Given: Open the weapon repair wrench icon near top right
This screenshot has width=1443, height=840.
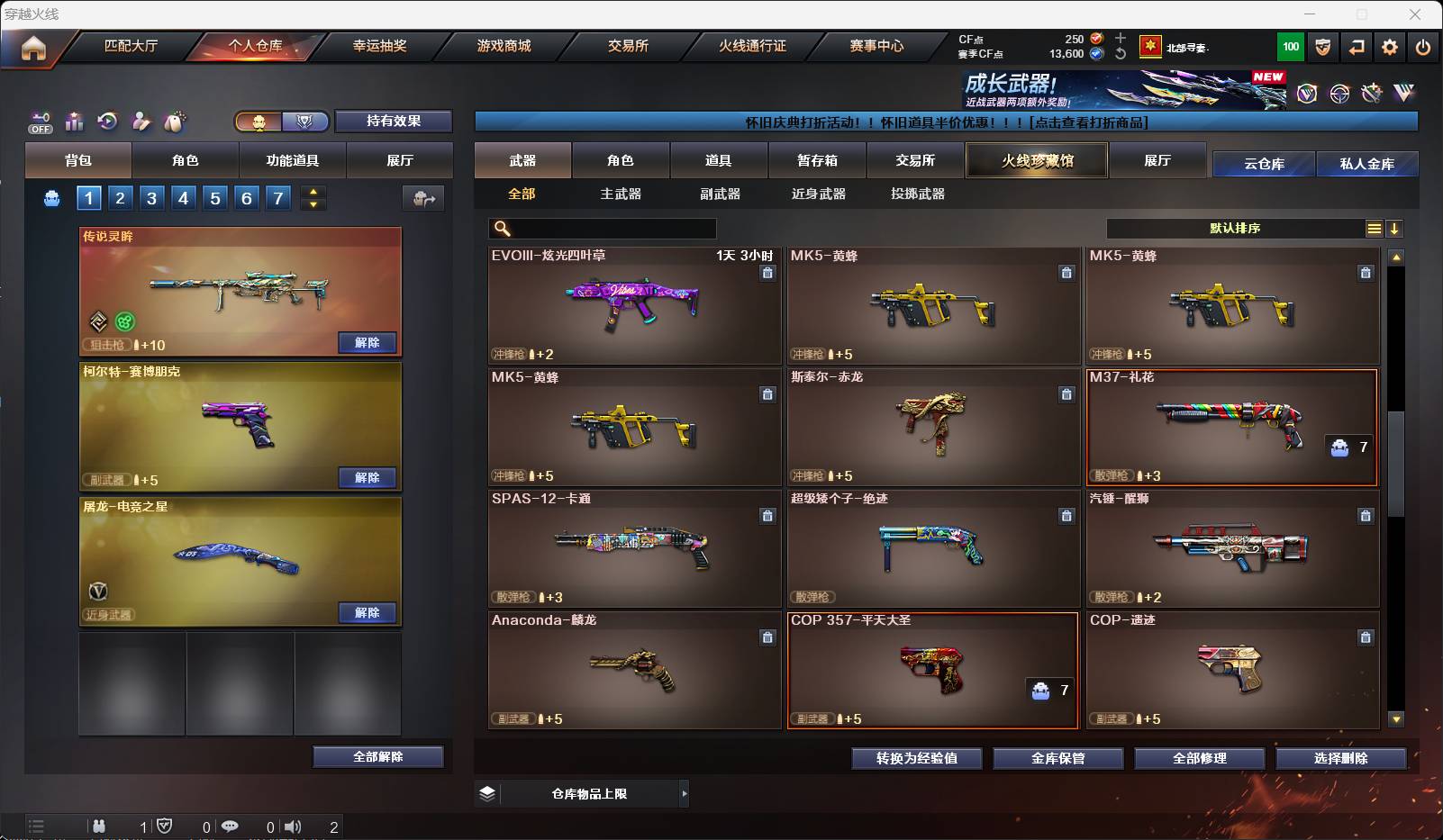Looking at the screenshot, I should (1372, 91).
